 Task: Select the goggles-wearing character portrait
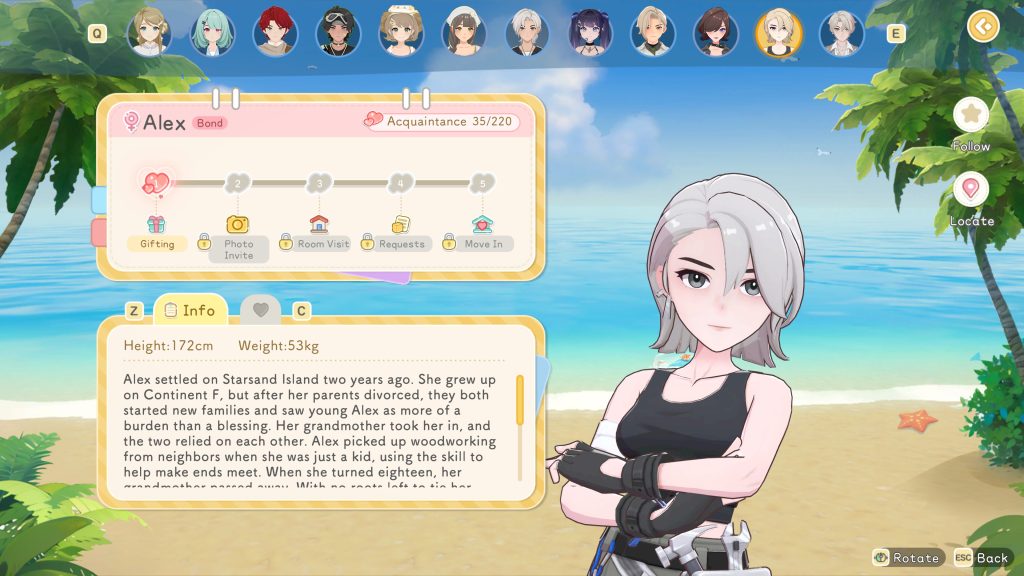coord(337,32)
